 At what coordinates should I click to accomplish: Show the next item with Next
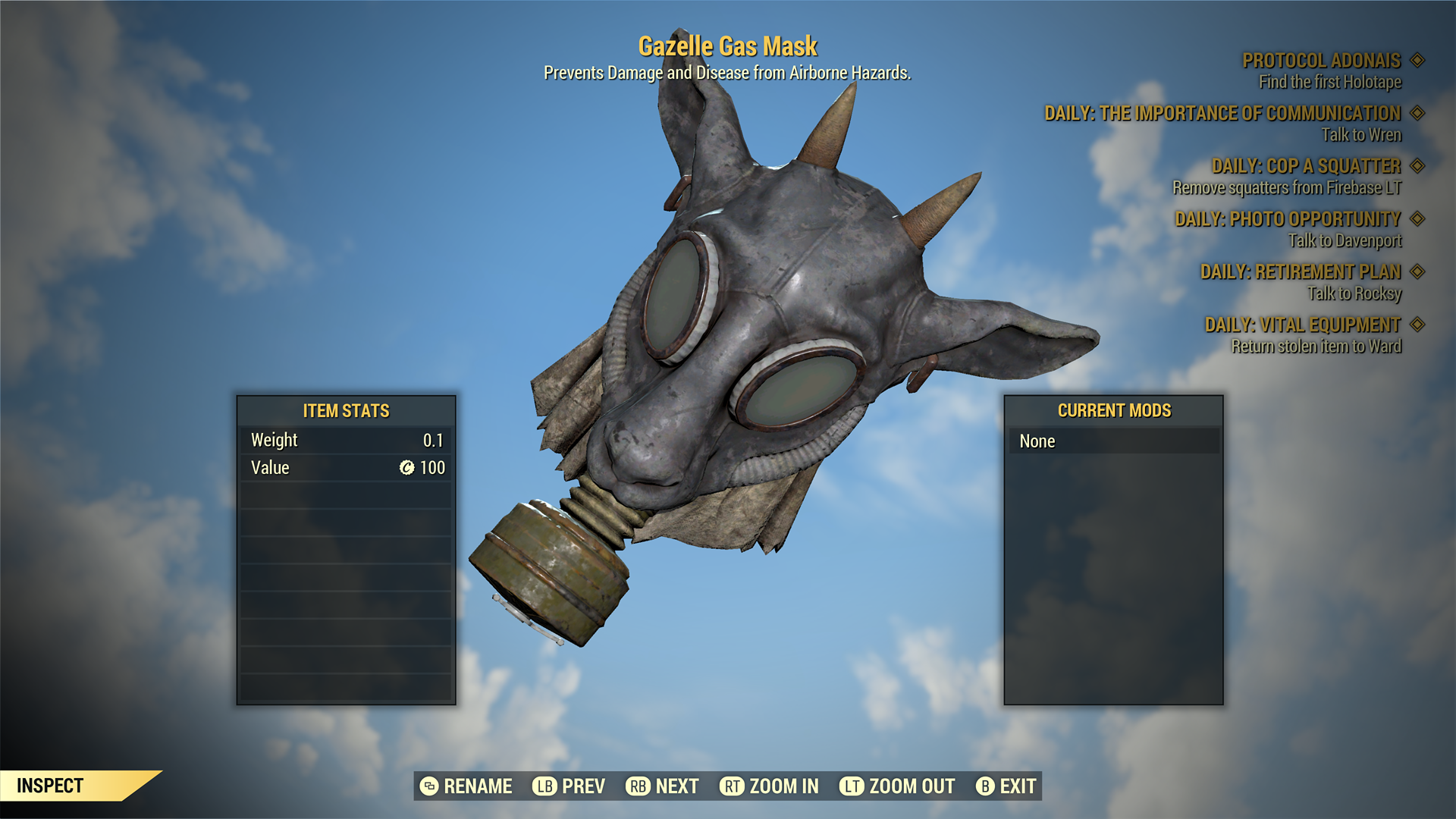click(662, 786)
